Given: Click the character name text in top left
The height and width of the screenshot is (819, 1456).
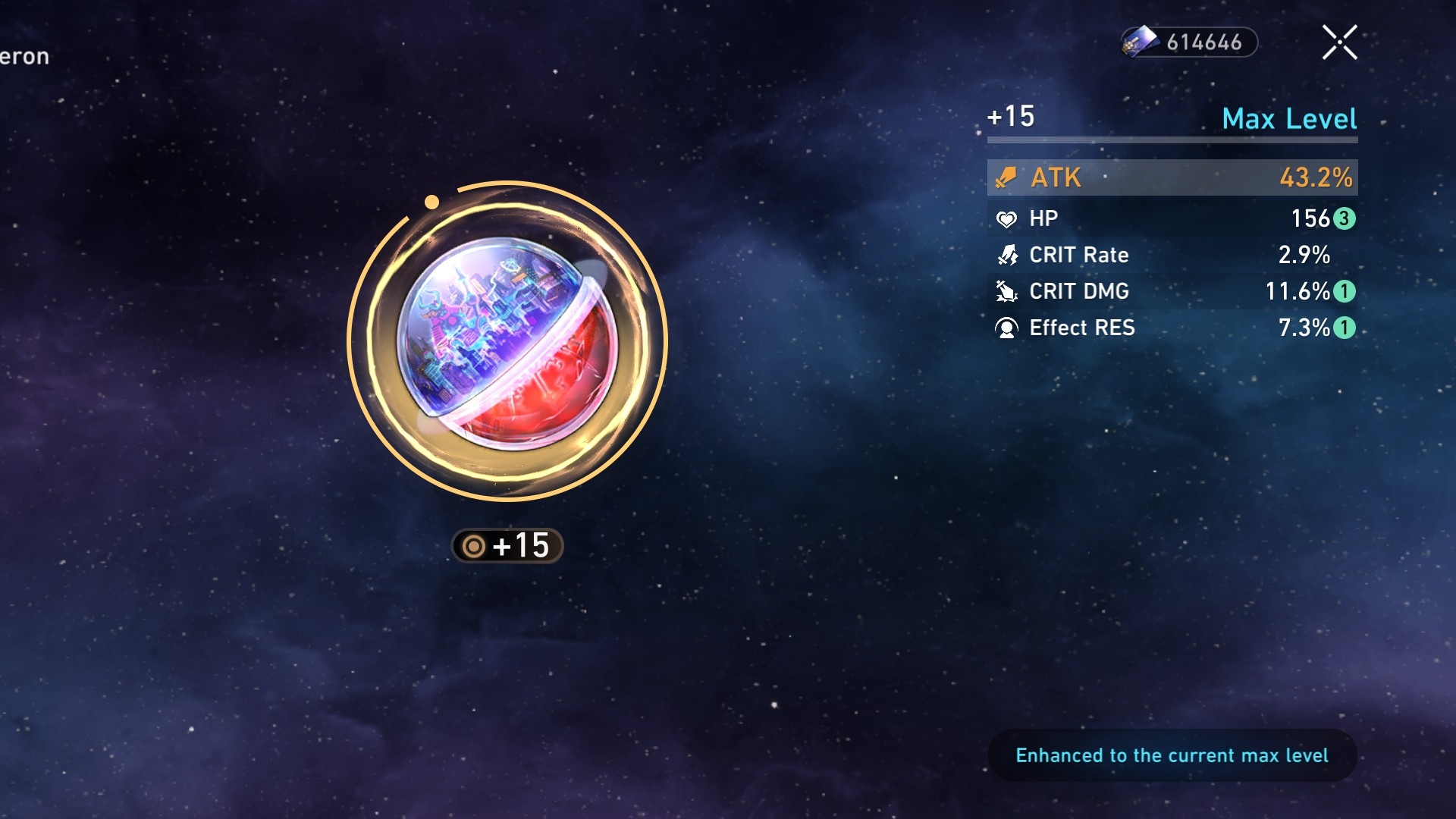Looking at the screenshot, I should pos(23,55).
